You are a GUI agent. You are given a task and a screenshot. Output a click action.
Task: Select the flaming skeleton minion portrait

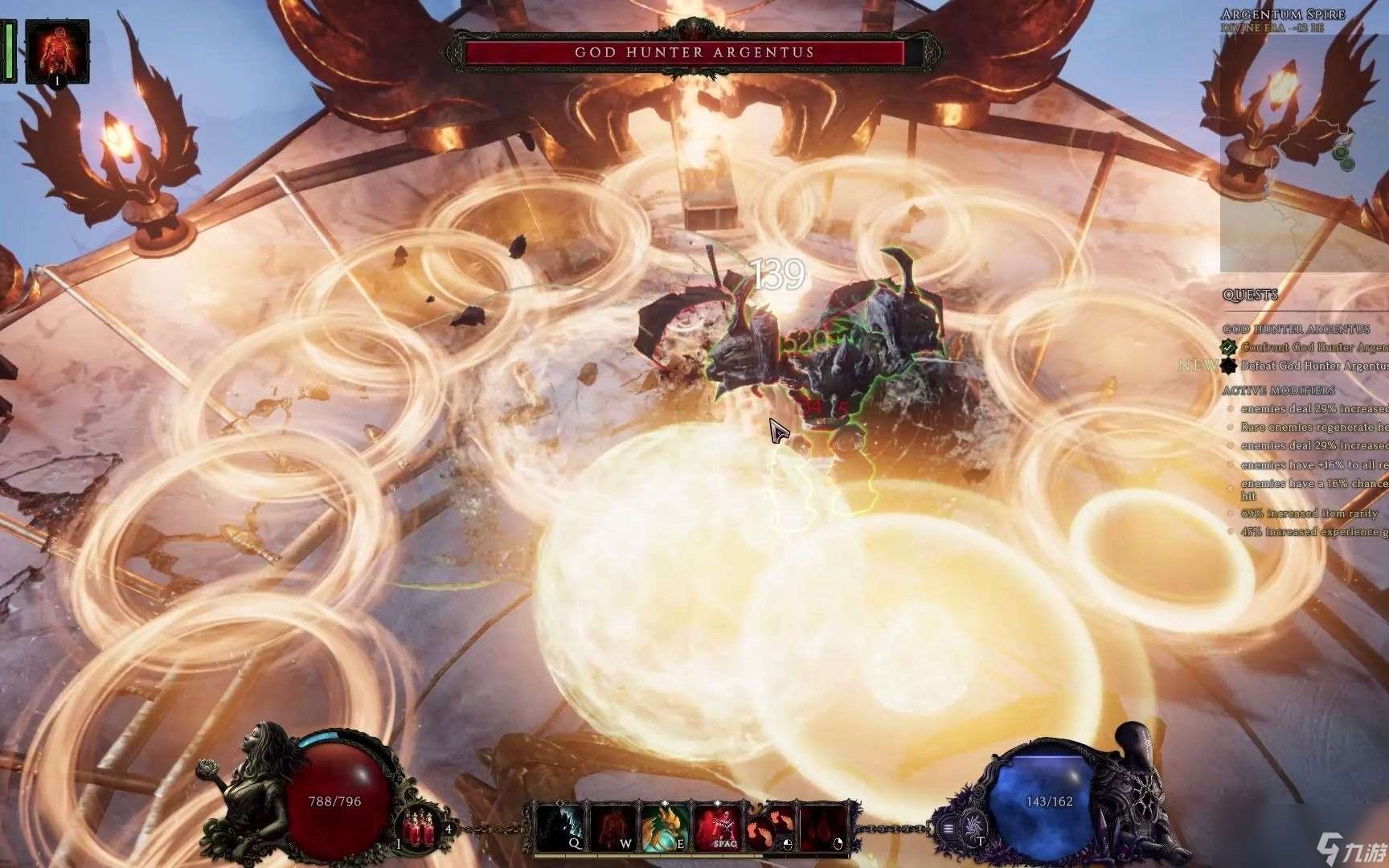click(57, 50)
